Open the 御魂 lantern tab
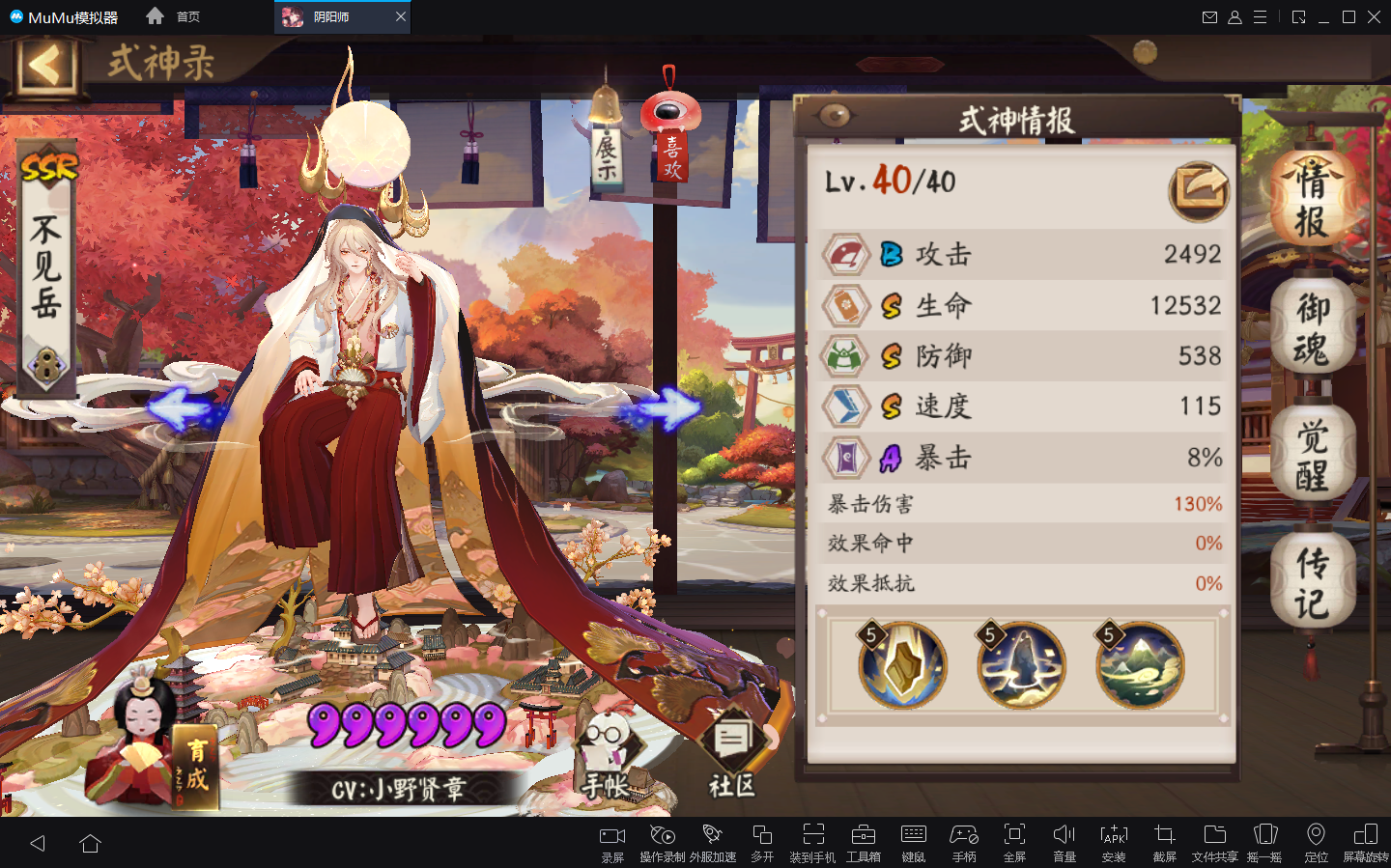This screenshot has height=868, width=1391. click(x=1312, y=330)
